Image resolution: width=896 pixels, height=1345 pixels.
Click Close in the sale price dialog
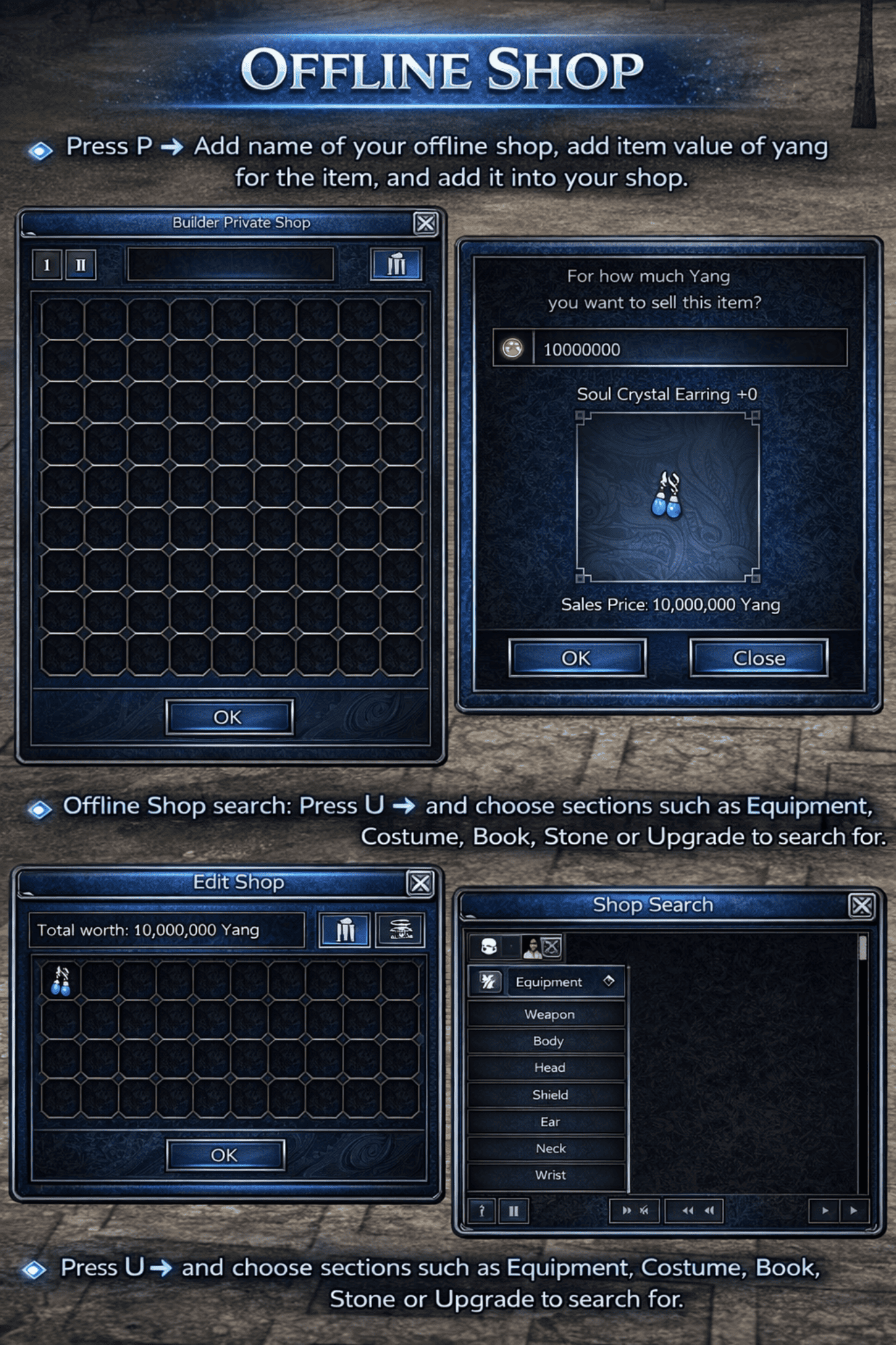click(x=759, y=659)
